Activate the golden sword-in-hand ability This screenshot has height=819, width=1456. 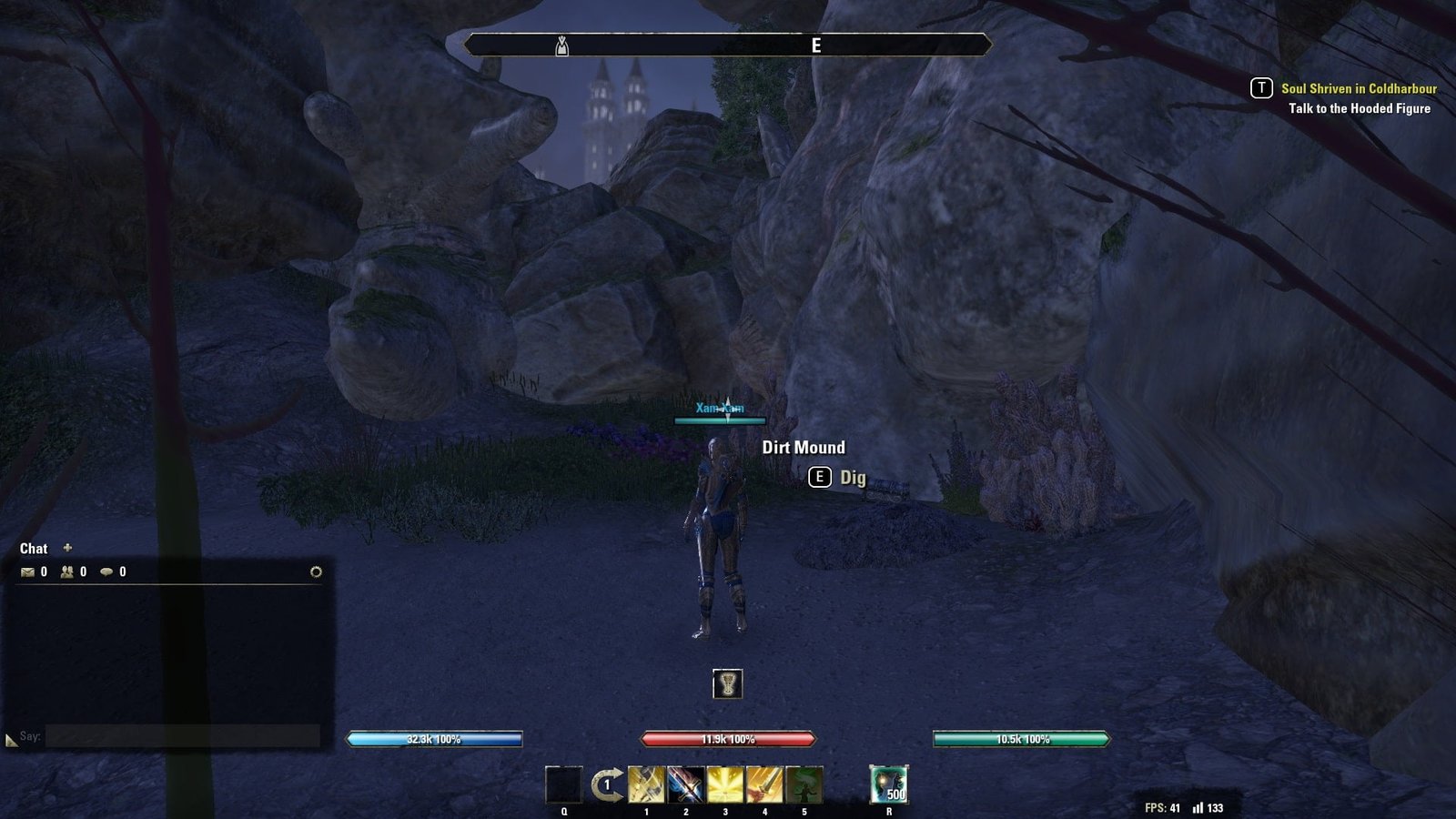coord(764,784)
